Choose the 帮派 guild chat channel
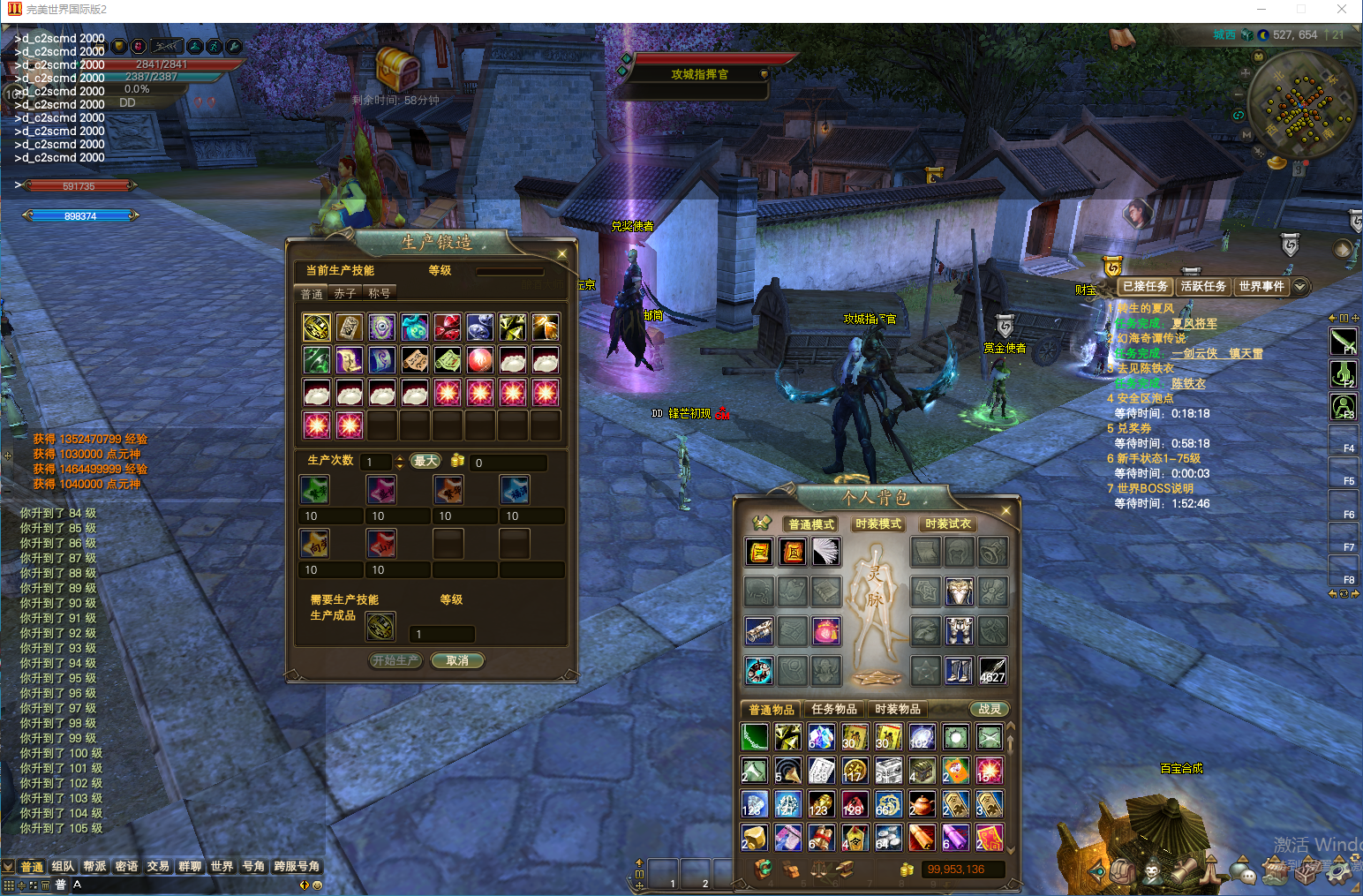This screenshot has height=896, width=1363. (94, 866)
